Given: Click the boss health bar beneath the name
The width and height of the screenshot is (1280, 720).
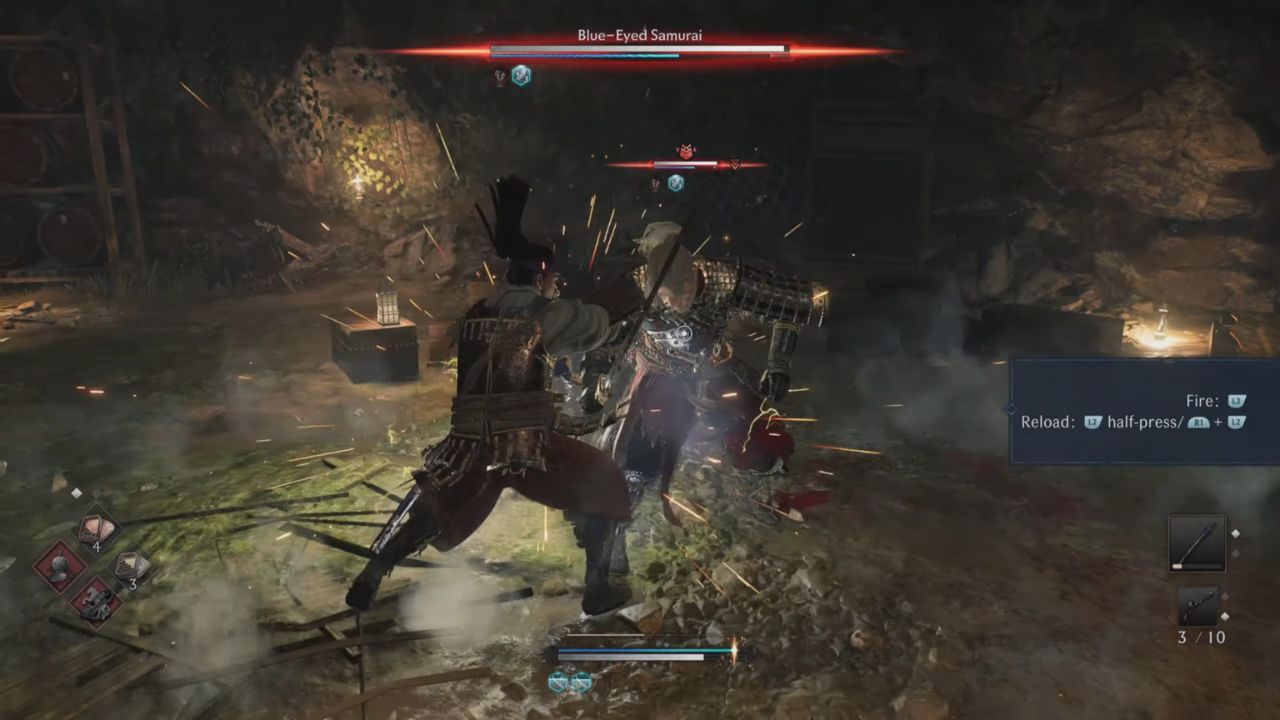Looking at the screenshot, I should pyautogui.click(x=639, y=48).
